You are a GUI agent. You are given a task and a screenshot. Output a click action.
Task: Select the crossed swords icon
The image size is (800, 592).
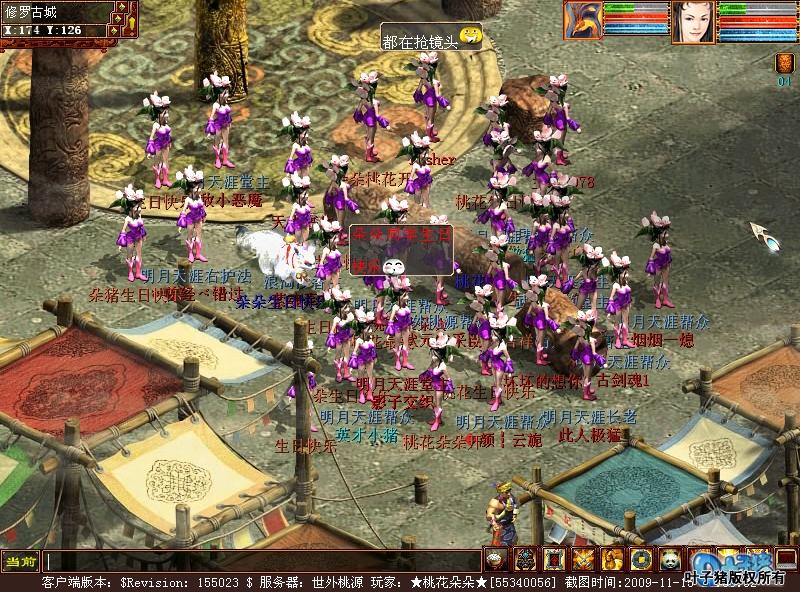[x=583, y=559]
